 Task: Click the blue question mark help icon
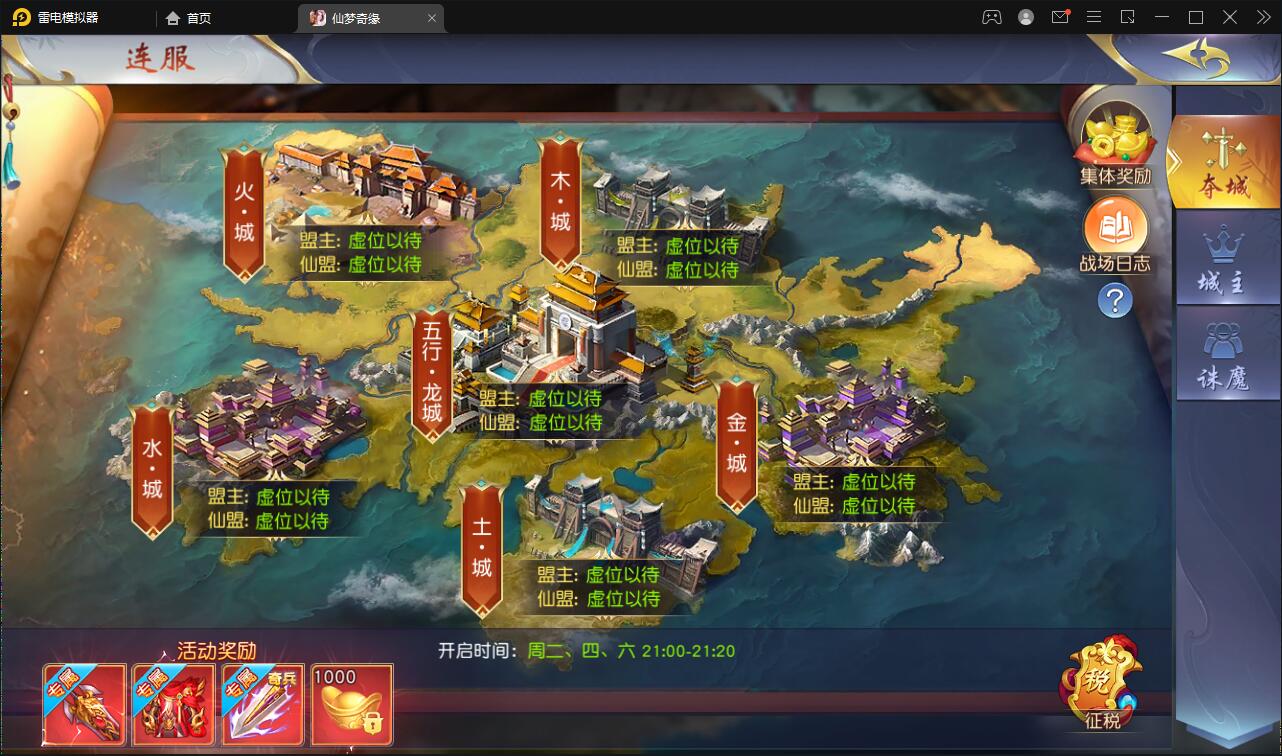point(1113,300)
